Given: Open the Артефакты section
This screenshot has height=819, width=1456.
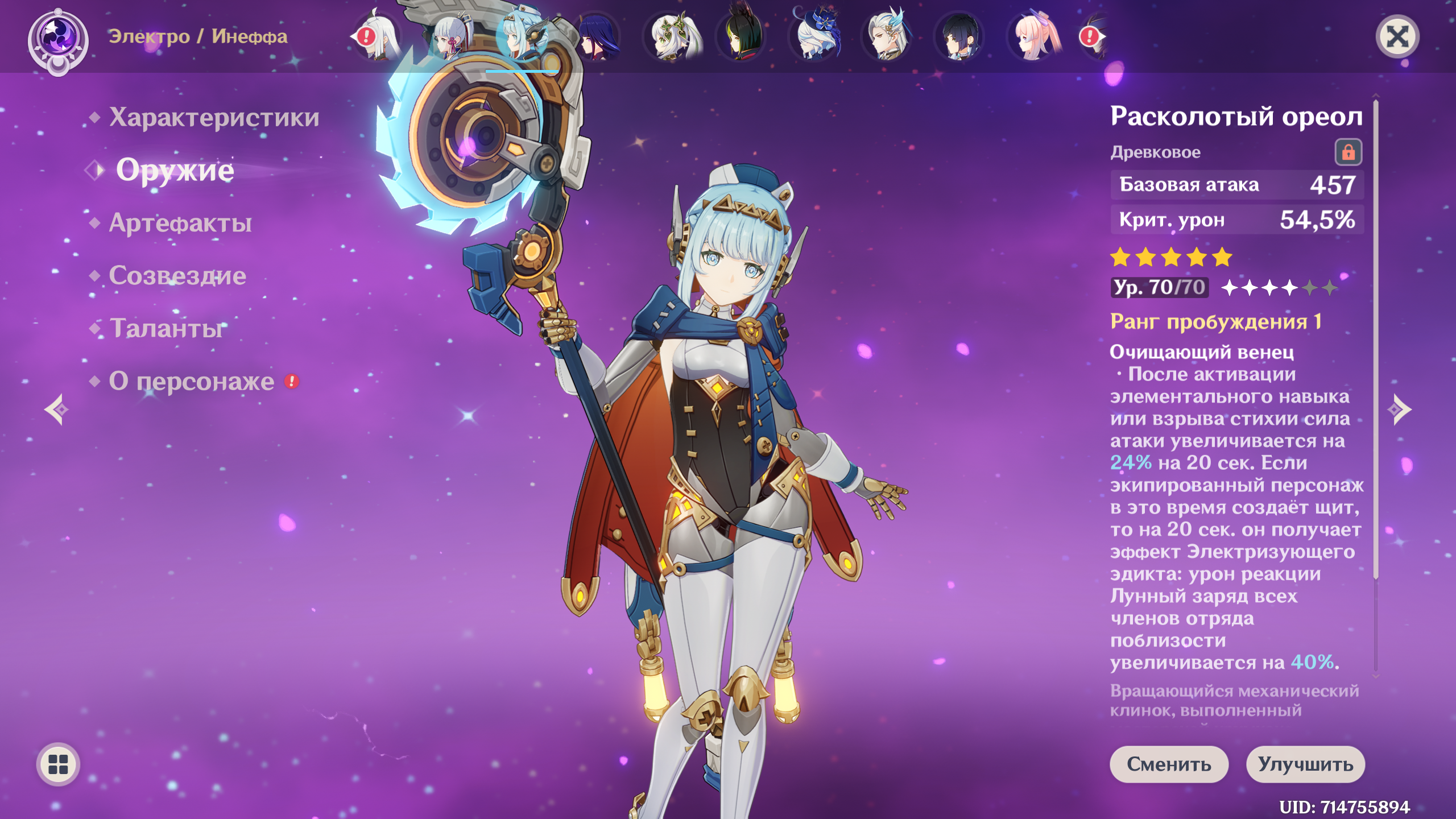Looking at the screenshot, I should pyautogui.click(x=180, y=223).
